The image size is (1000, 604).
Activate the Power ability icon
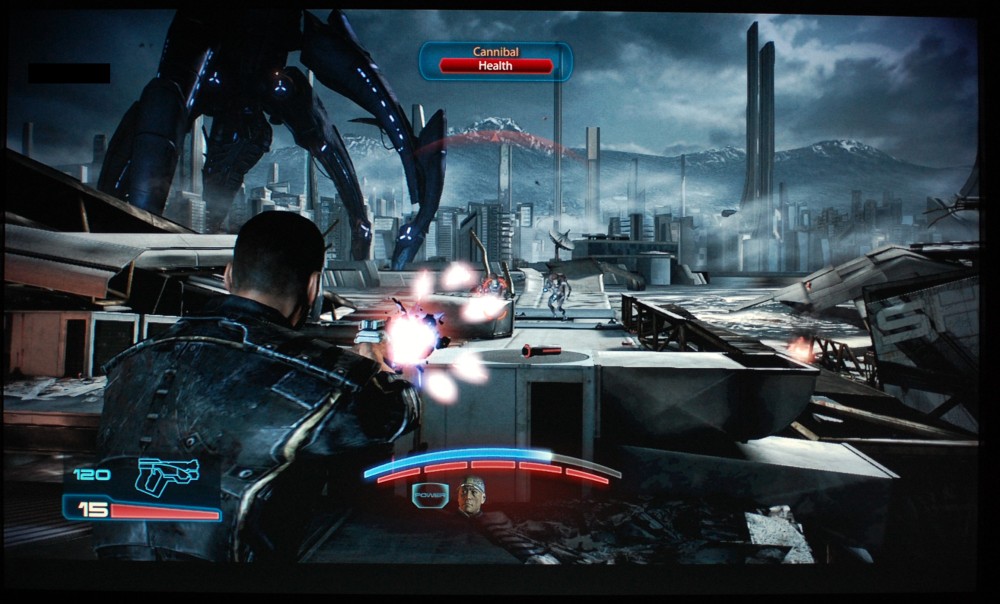(x=429, y=495)
